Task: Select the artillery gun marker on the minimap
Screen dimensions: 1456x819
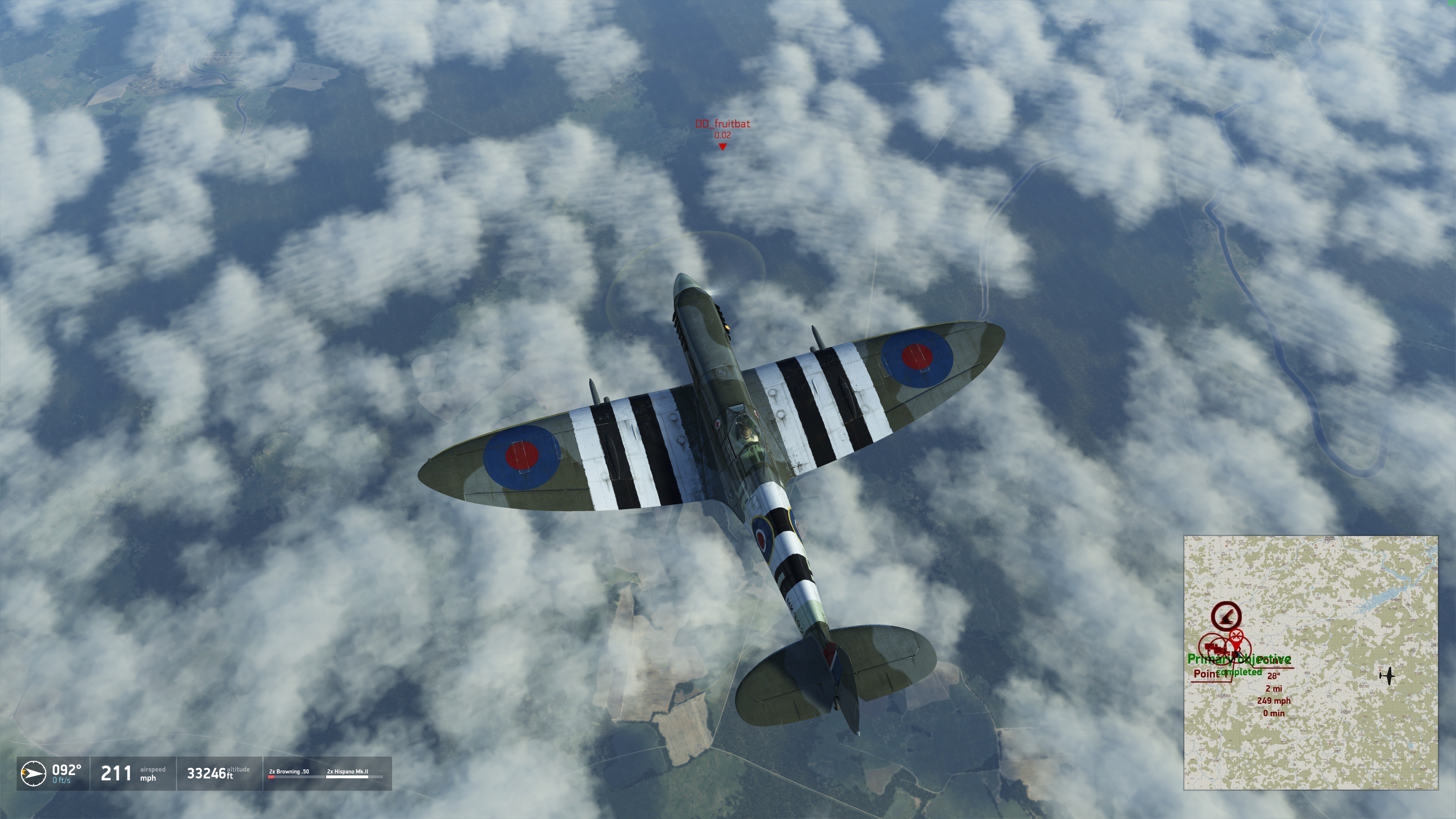Action: coord(1226,616)
